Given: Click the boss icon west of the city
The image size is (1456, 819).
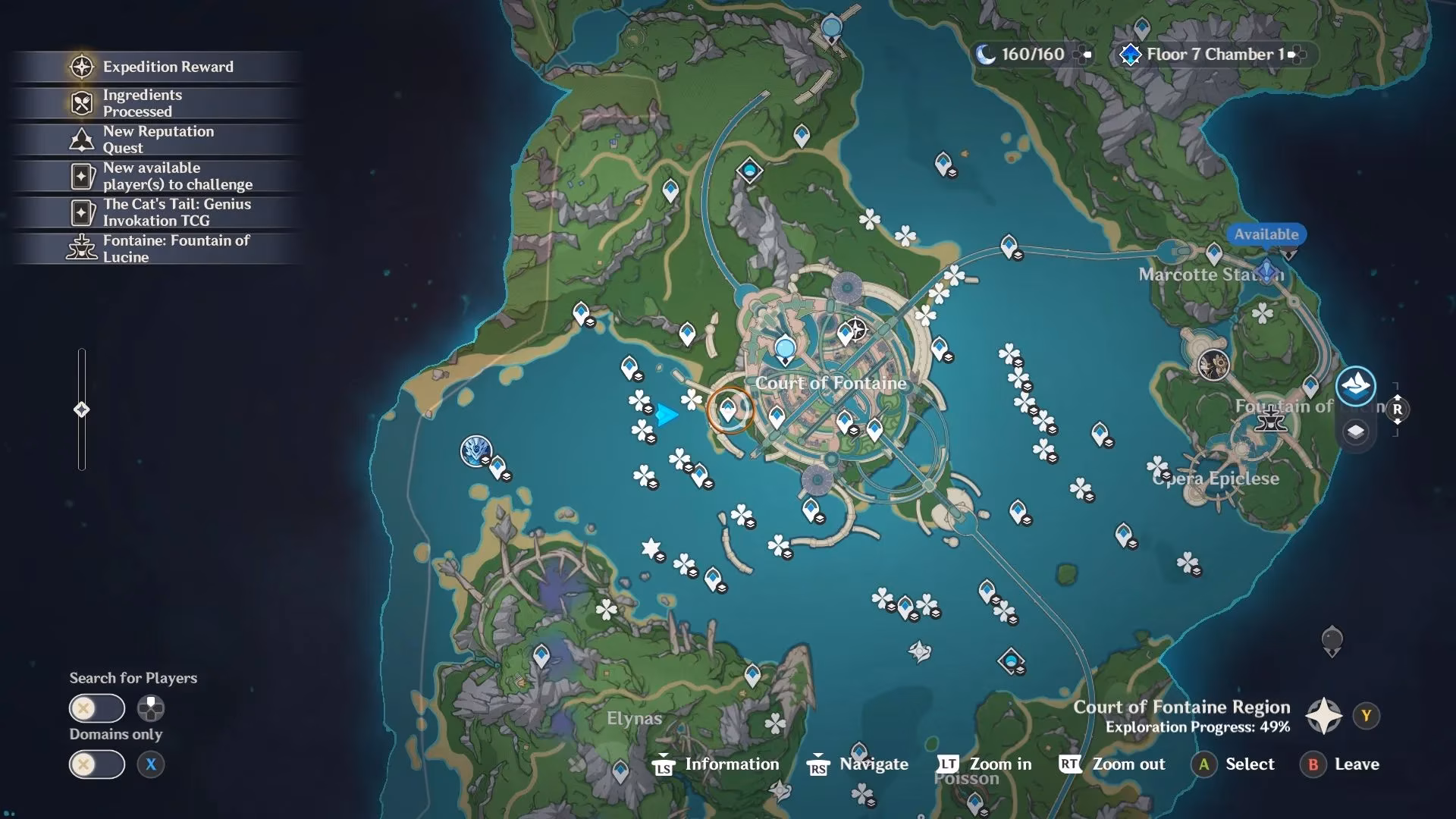Looking at the screenshot, I should point(476,450).
